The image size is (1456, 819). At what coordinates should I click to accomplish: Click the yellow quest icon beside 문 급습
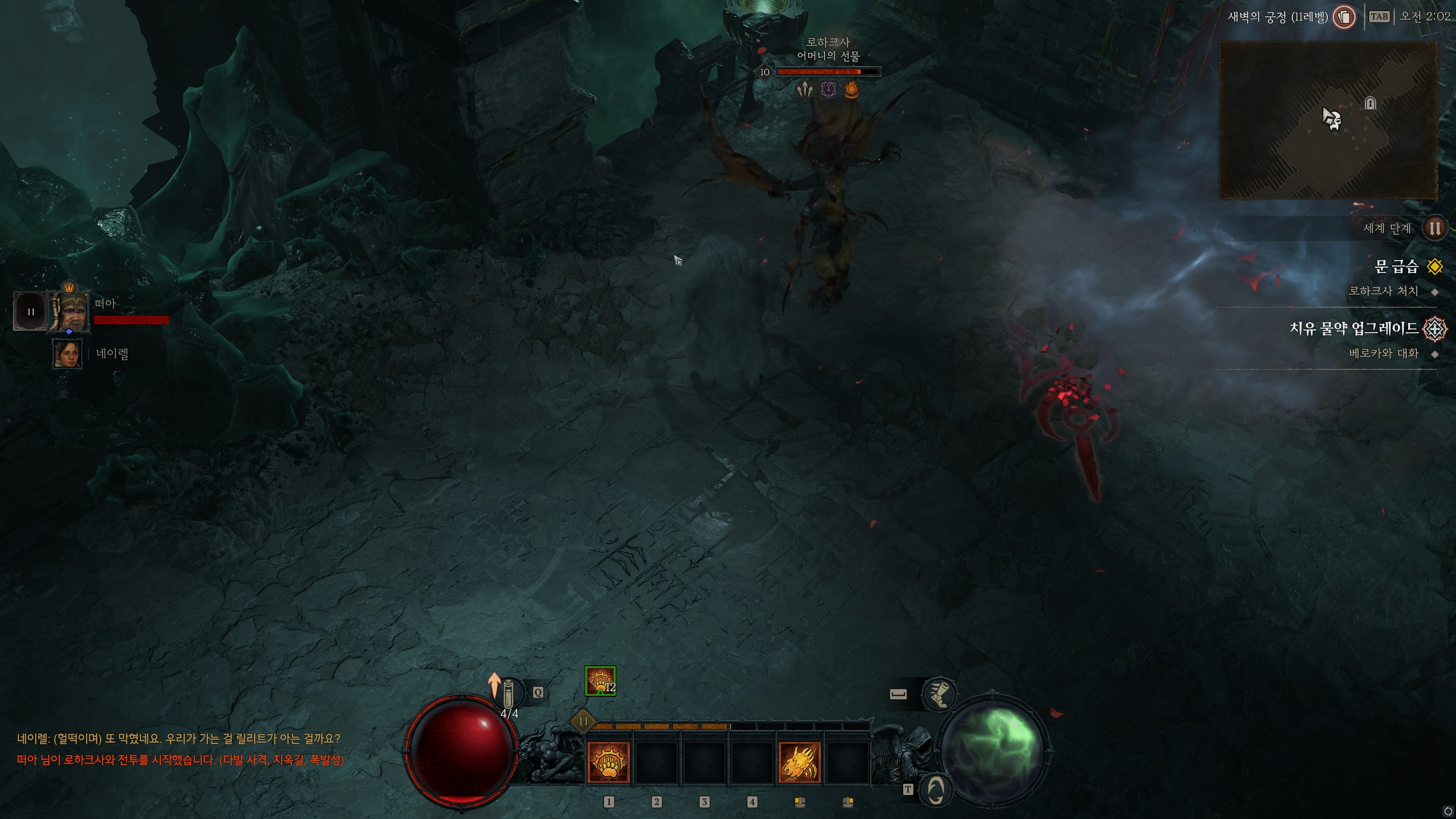[1436, 267]
